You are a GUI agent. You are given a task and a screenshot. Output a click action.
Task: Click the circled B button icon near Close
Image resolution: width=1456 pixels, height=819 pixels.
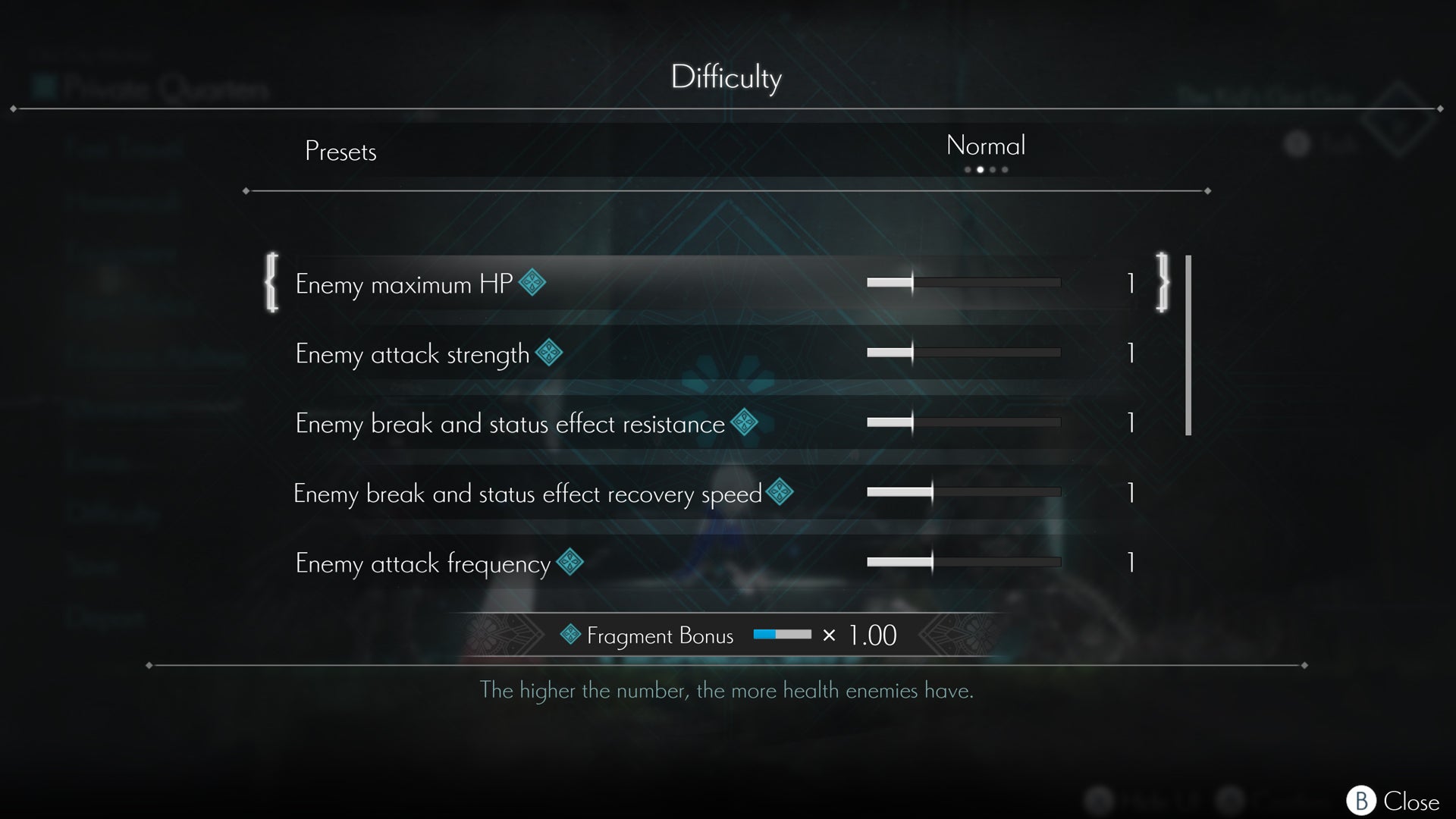1360,799
